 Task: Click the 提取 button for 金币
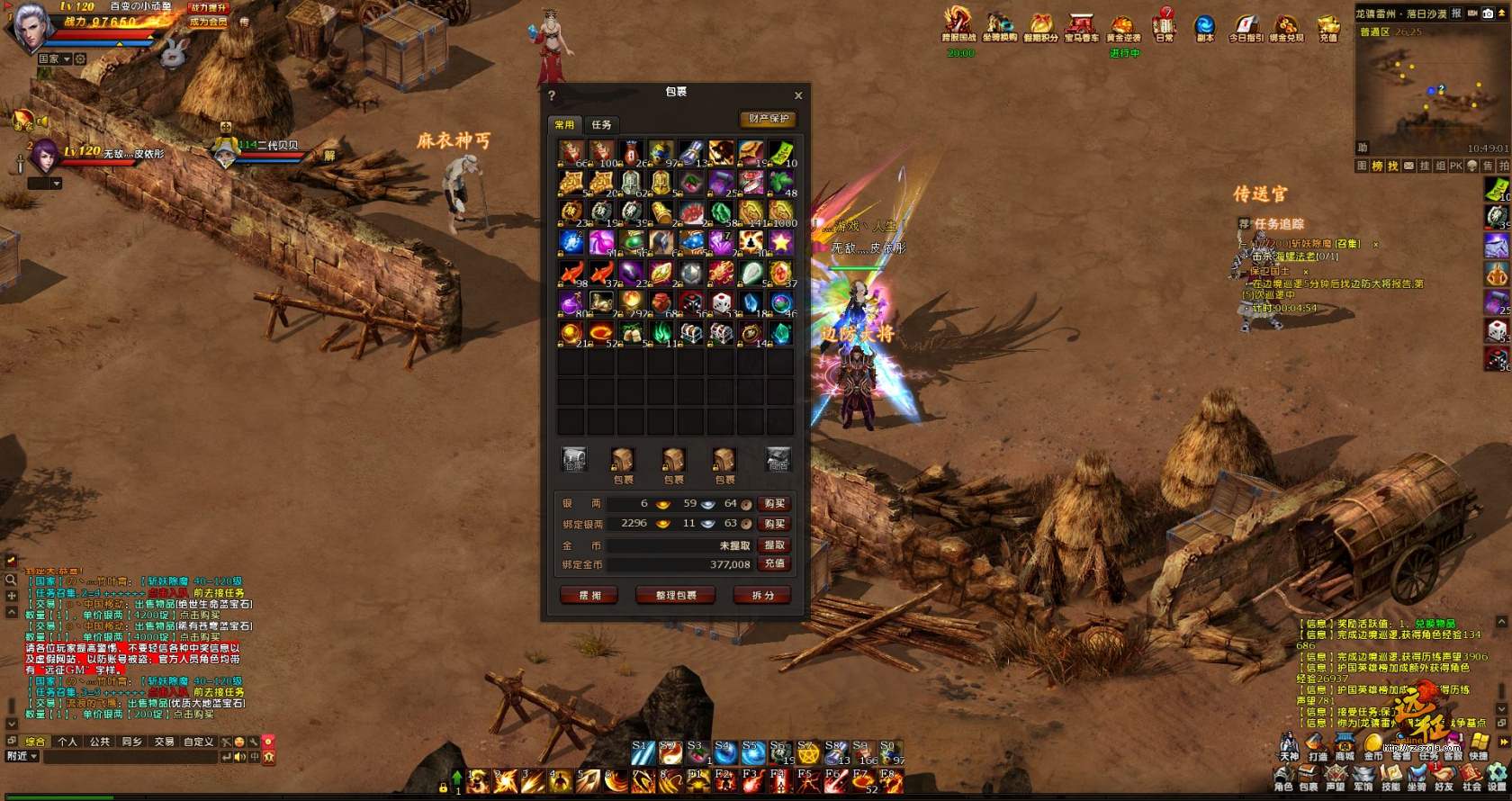pyautogui.click(x=774, y=544)
